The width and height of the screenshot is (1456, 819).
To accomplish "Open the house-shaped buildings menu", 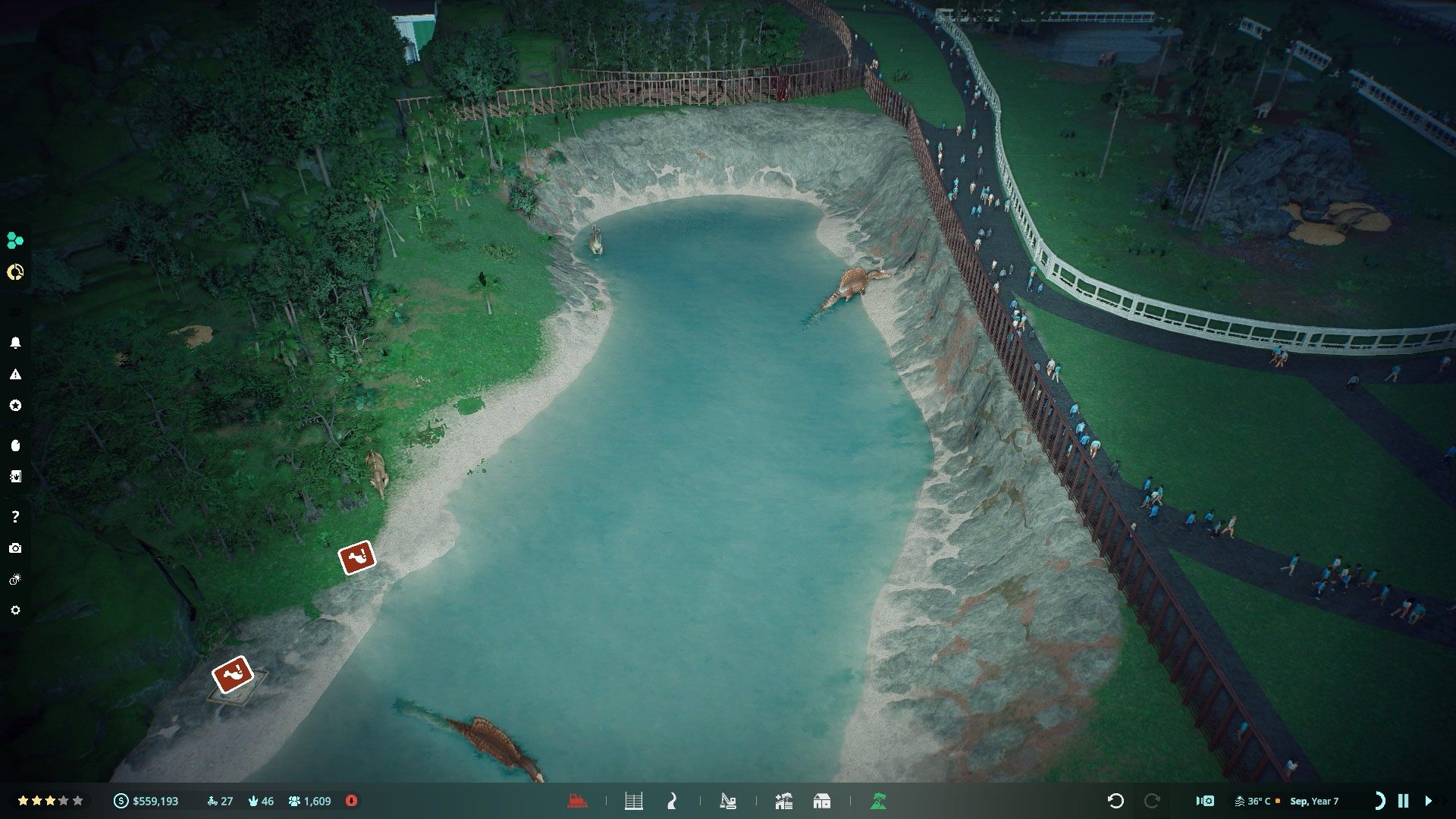I will (821, 801).
